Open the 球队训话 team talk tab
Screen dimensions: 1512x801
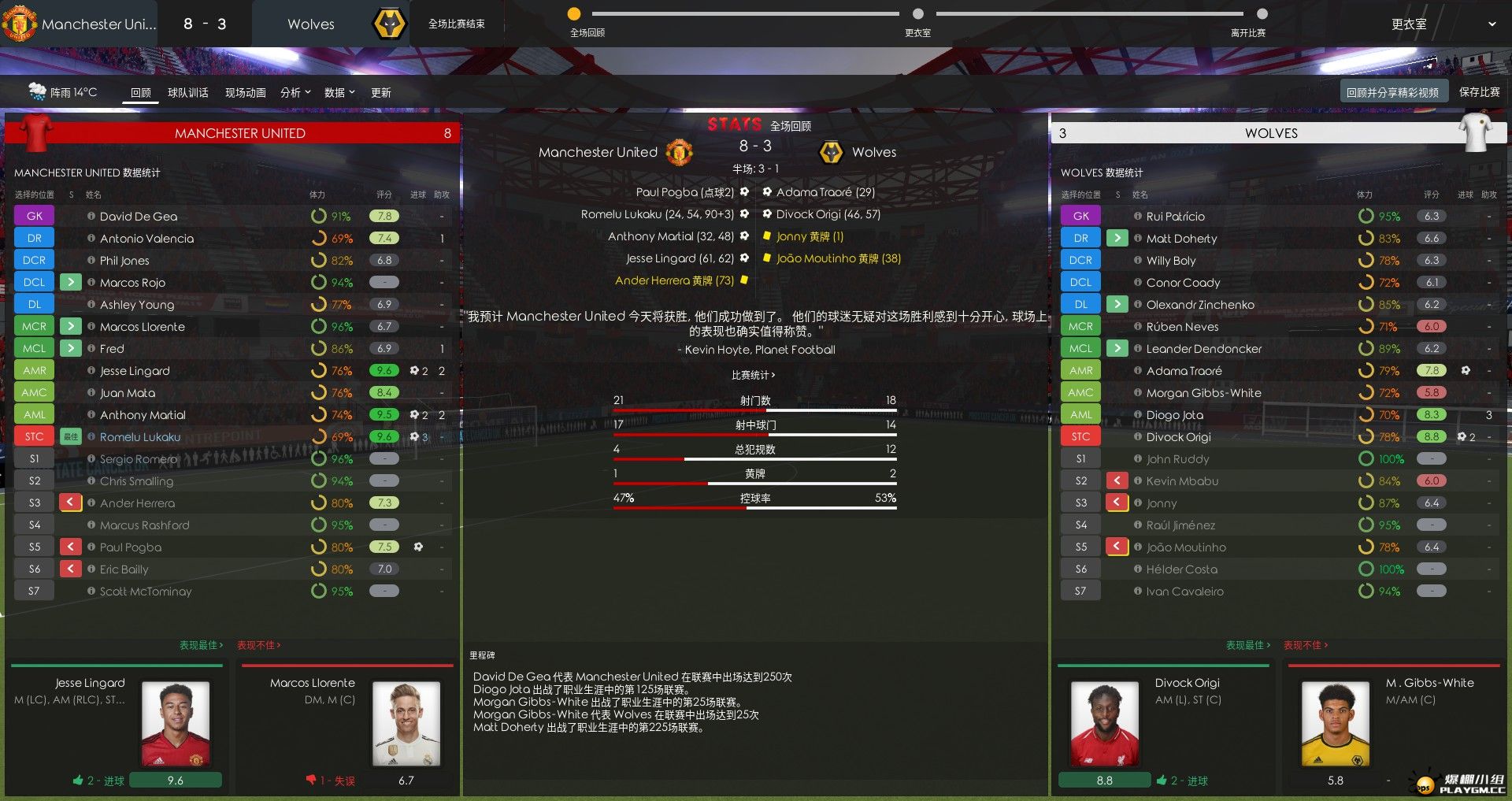187,93
